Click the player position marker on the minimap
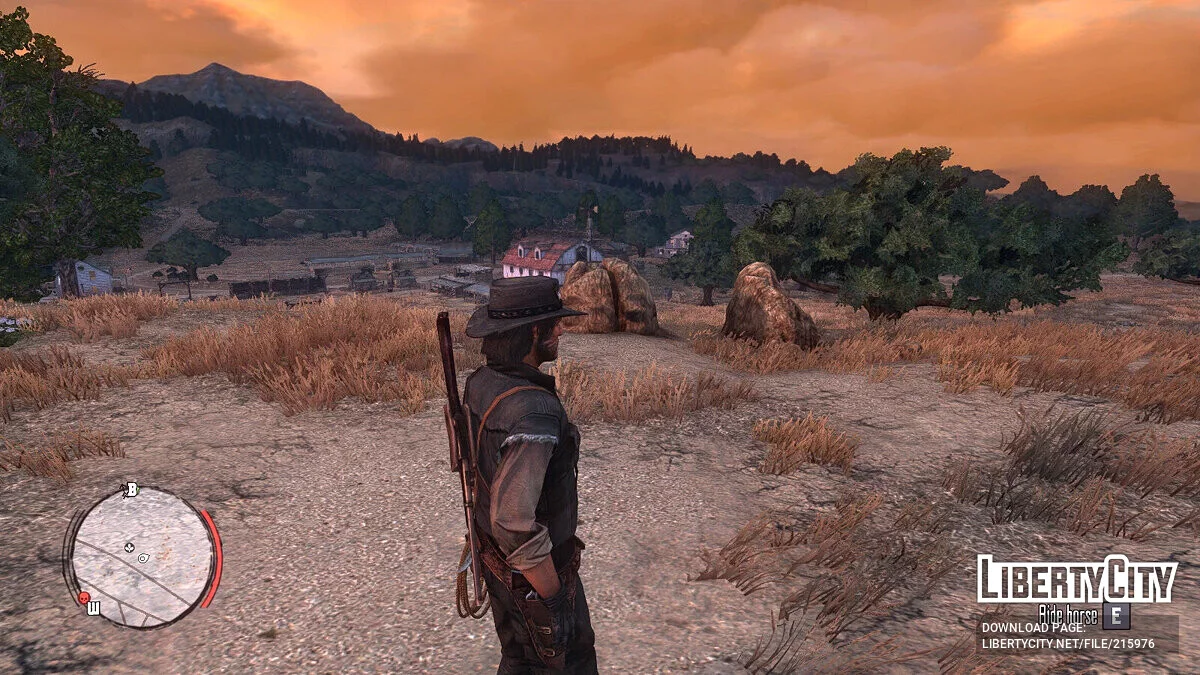The height and width of the screenshot is (675, 1200). [144, 557]
